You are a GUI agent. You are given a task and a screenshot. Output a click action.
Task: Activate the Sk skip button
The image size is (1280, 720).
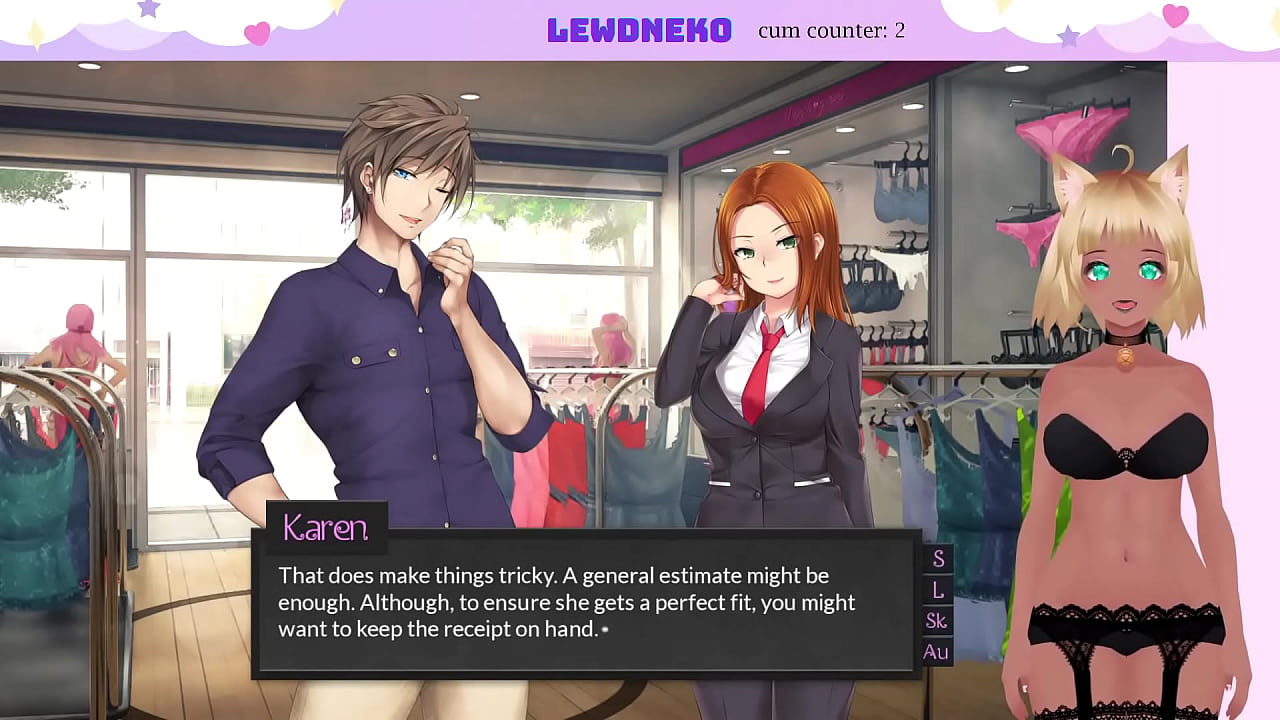point(937,621)
